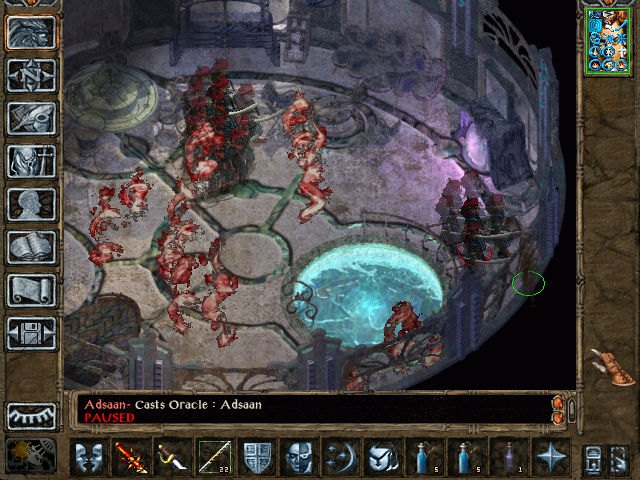Select the bow with 22 arrows
The height and width of the screenshot is (480, 640).
(x=214, y=457)
